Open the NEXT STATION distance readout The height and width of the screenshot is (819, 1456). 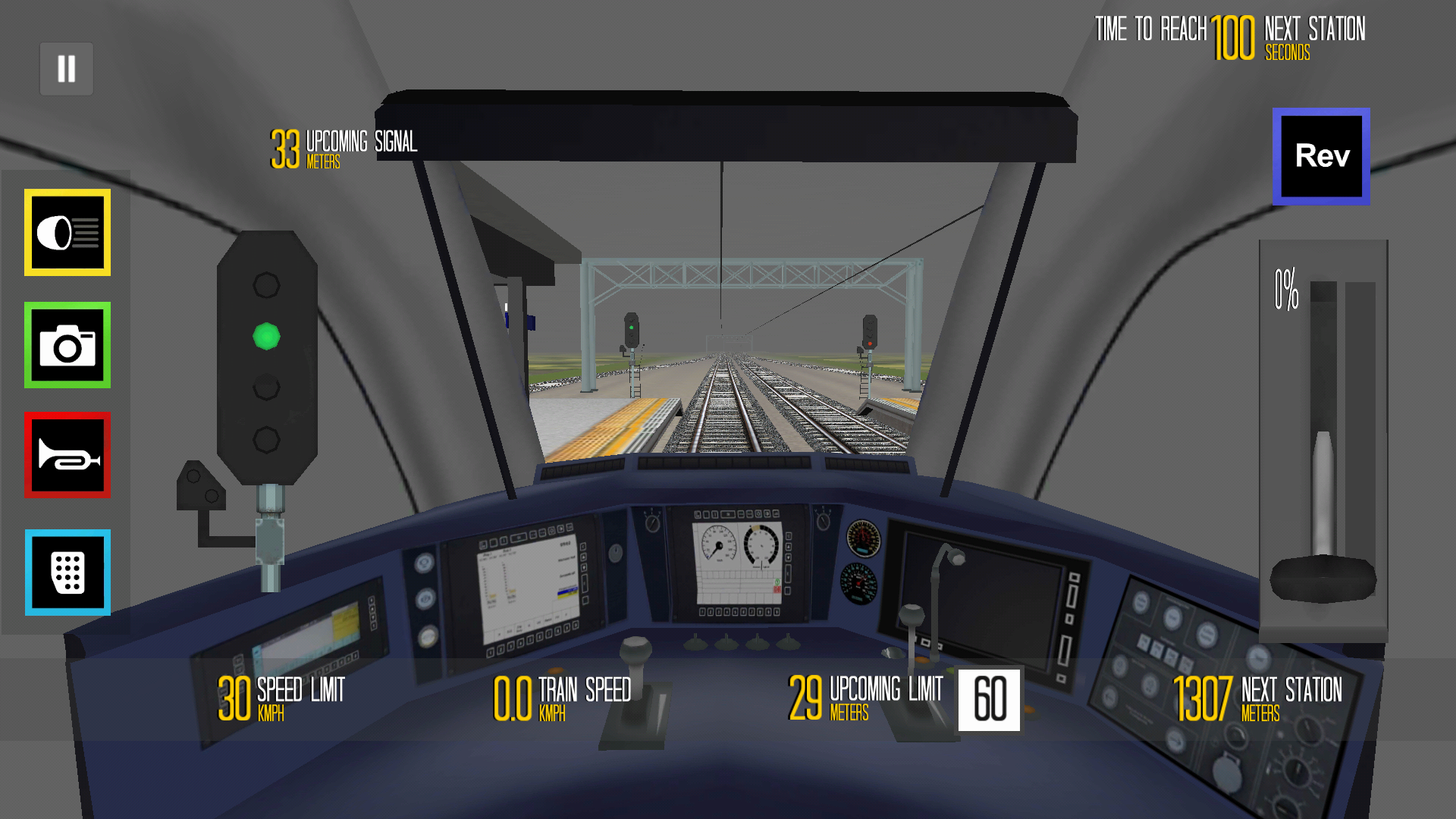tap(1258, 697)
